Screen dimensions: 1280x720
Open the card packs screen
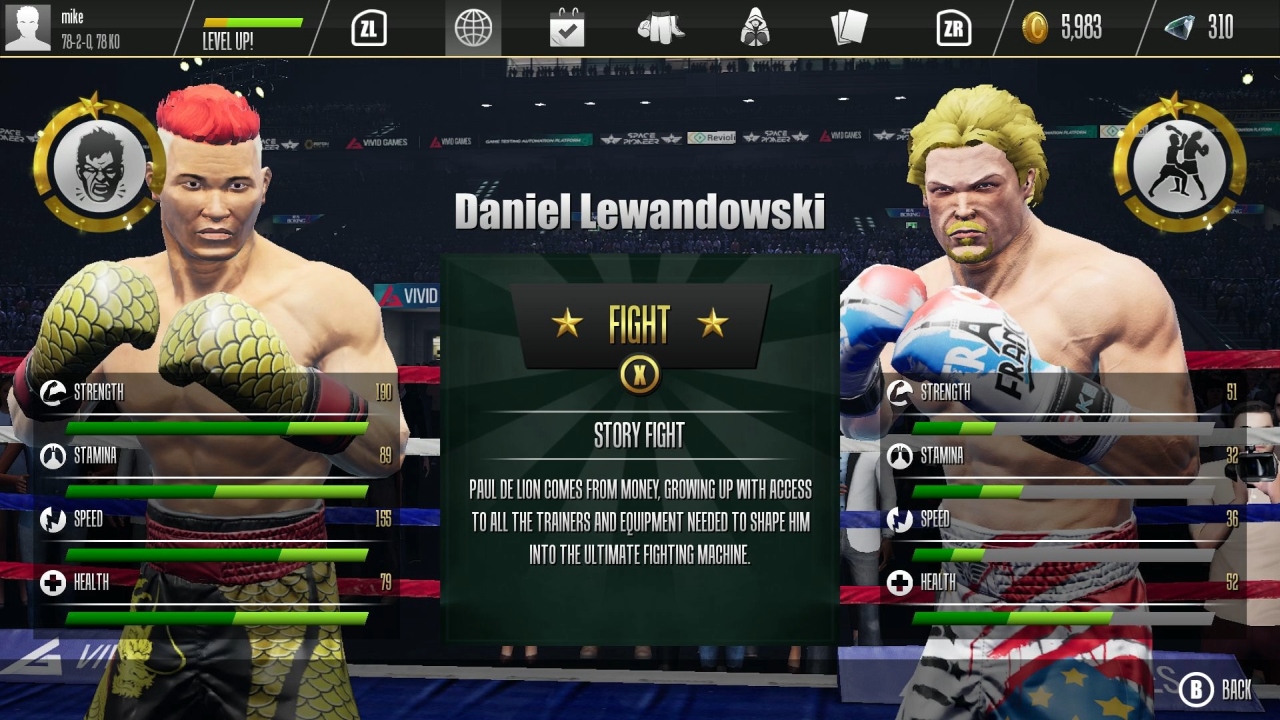tap(851, 28)
